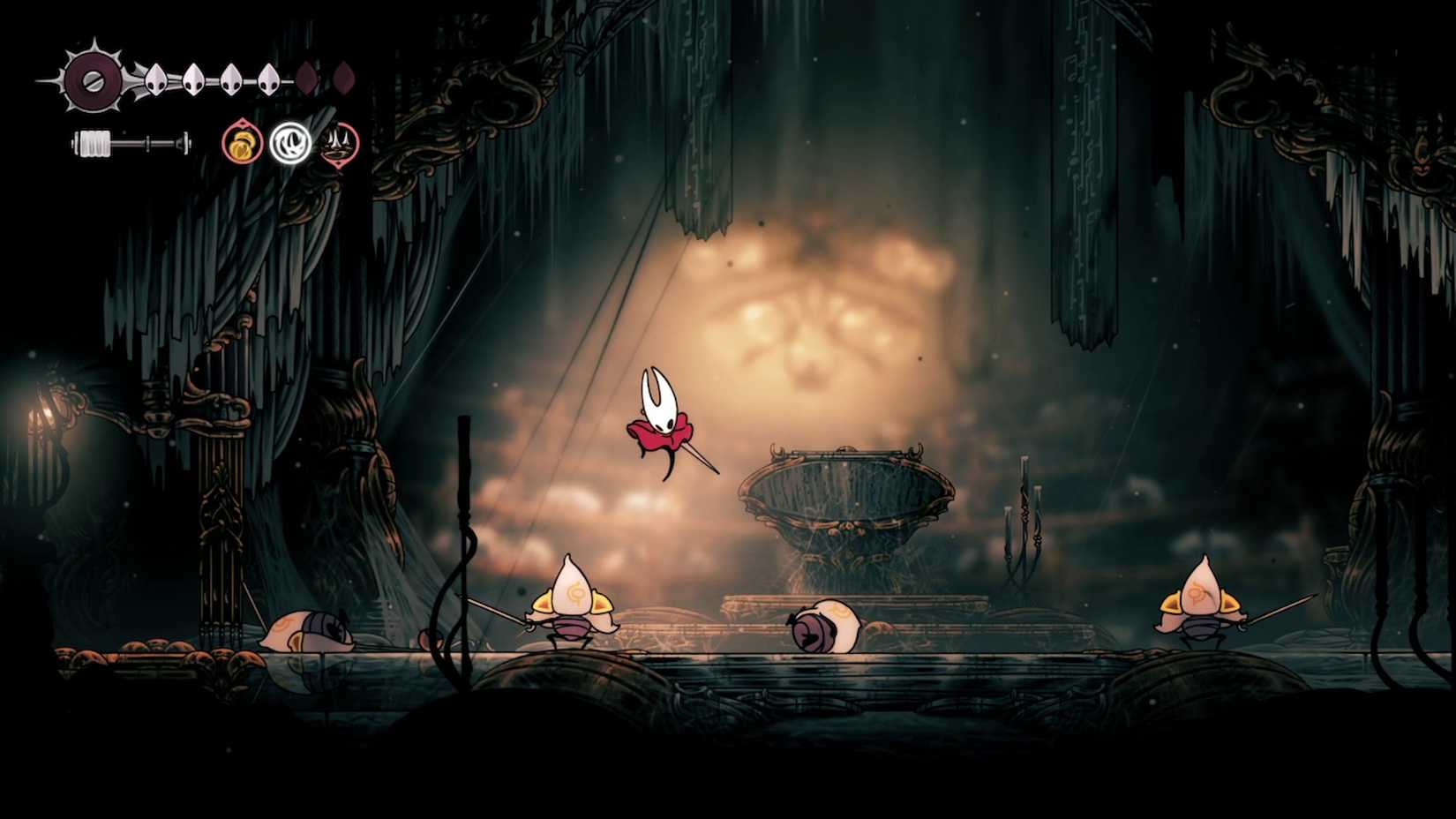Click the crest emblem with spiked rim

[x=90, y=80]
